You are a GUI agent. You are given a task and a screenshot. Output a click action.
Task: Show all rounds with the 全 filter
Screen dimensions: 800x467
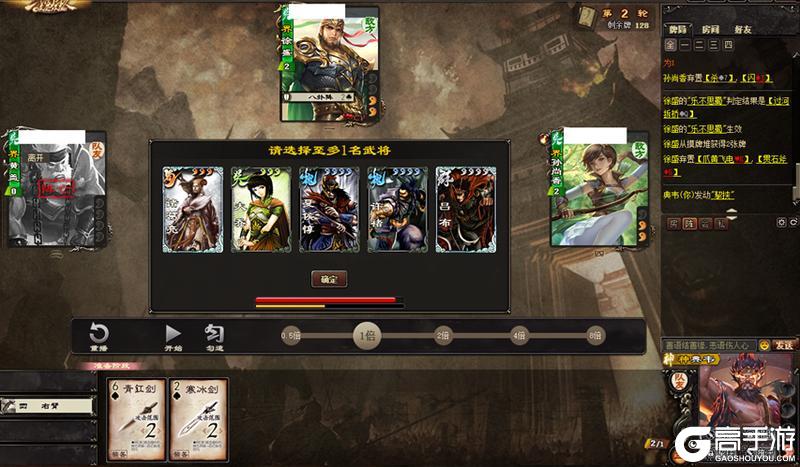[668, 46]
